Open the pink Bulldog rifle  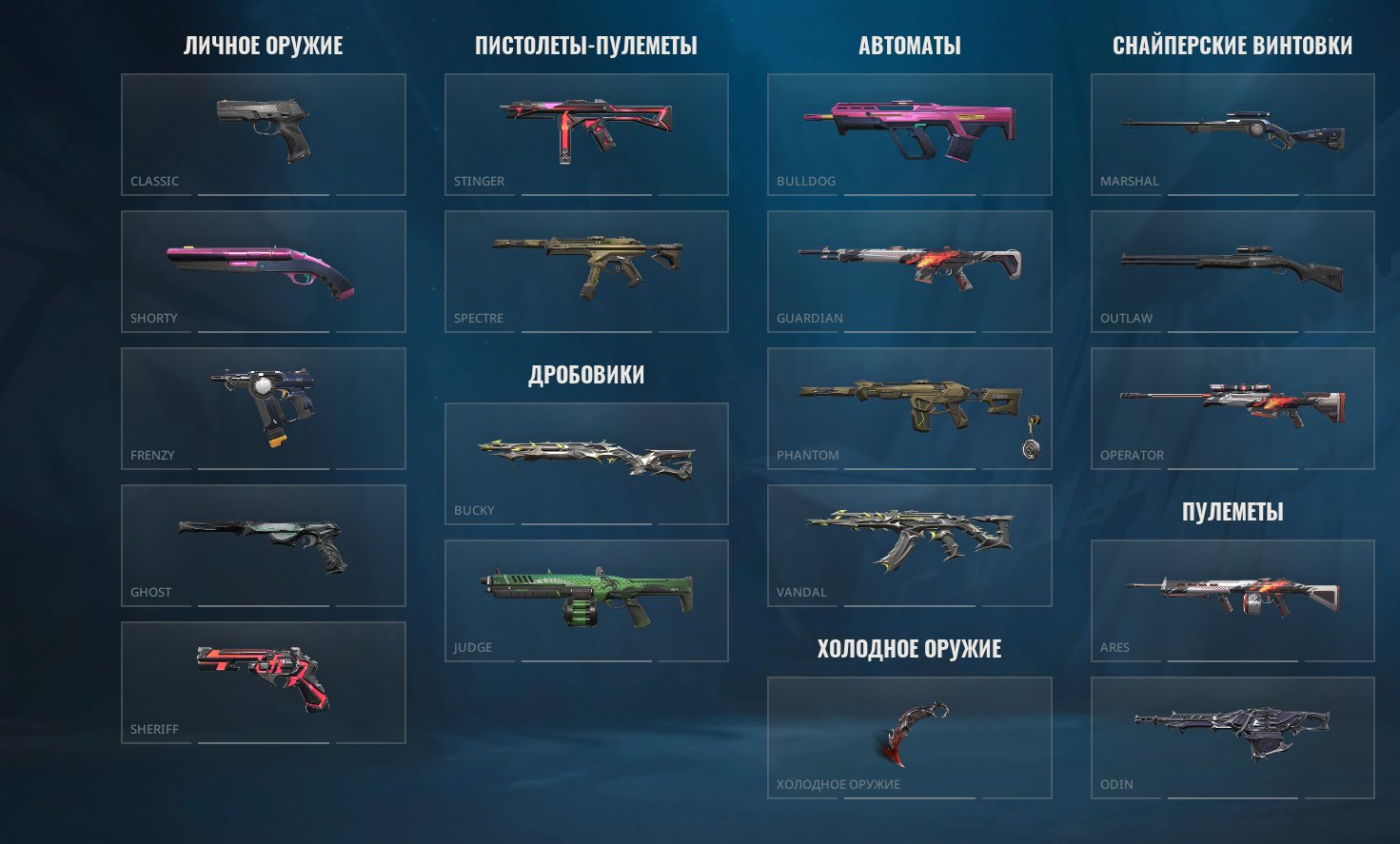pos(909,133)
